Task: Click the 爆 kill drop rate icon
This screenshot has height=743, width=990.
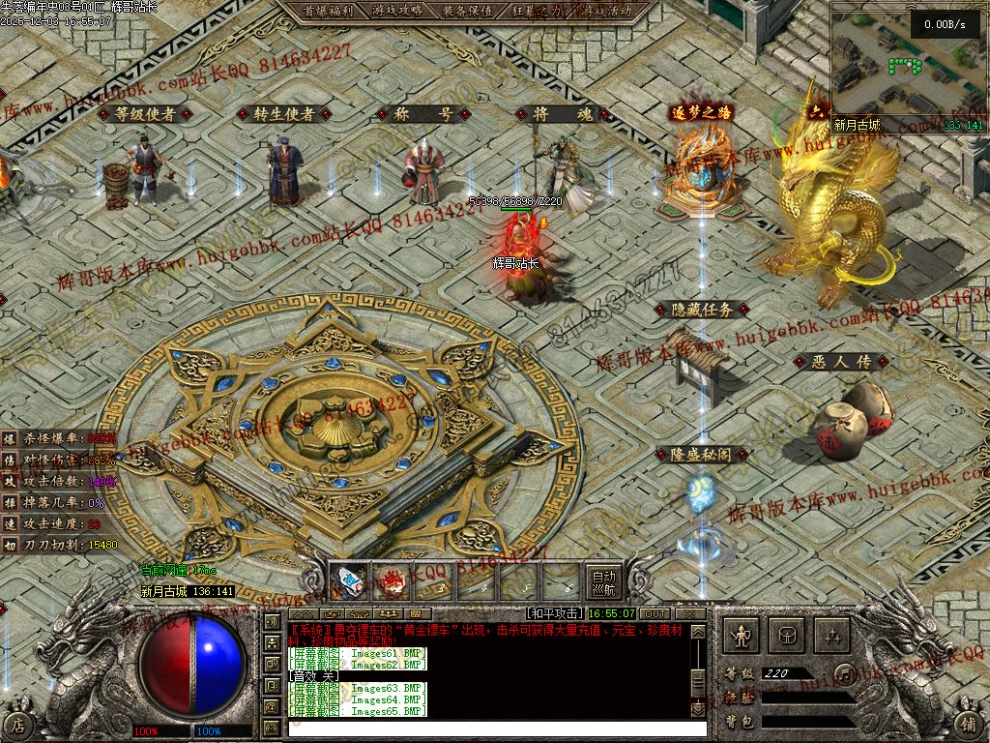Action: (8, 438)
